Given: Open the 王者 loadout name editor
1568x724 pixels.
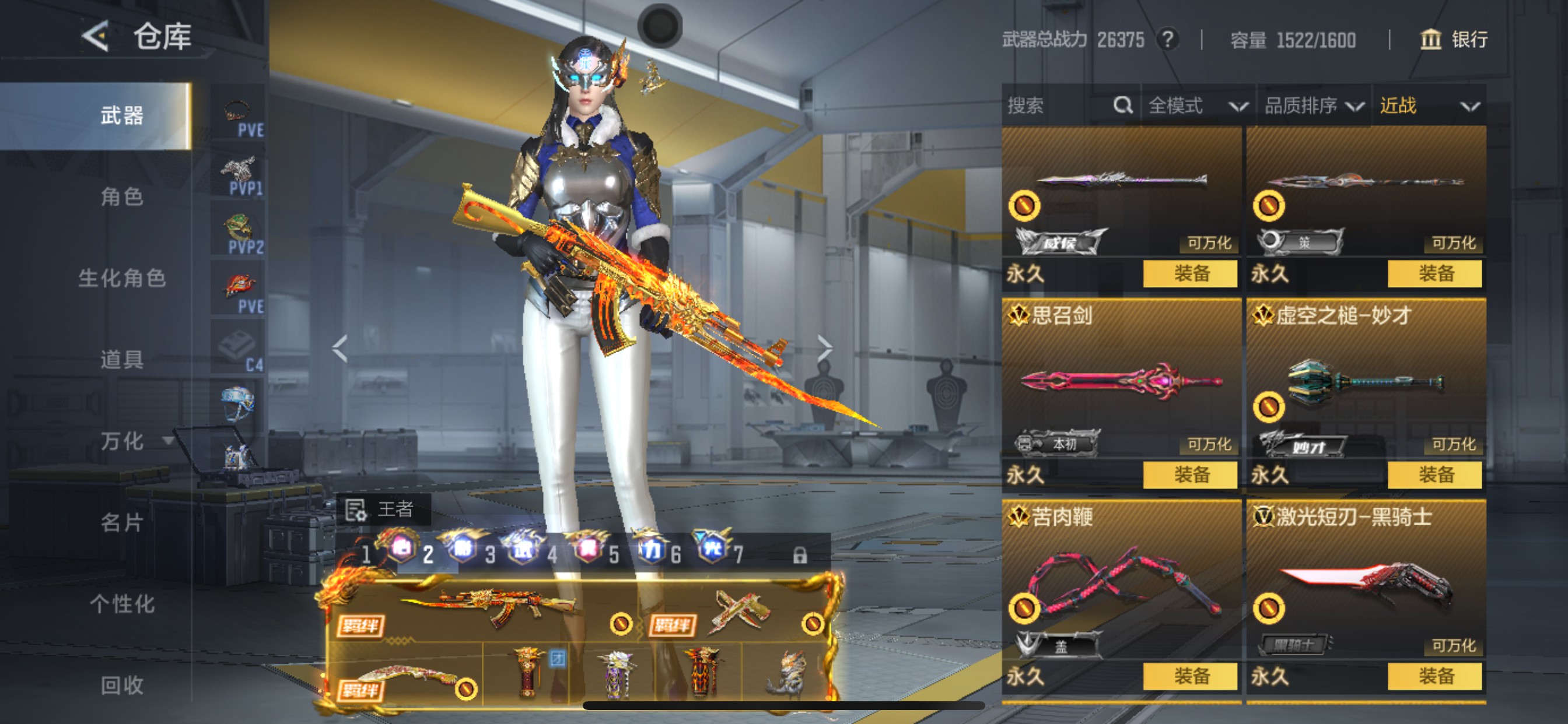Looking at the screenshot, I should pyautogui.click(x=383, y=509).
